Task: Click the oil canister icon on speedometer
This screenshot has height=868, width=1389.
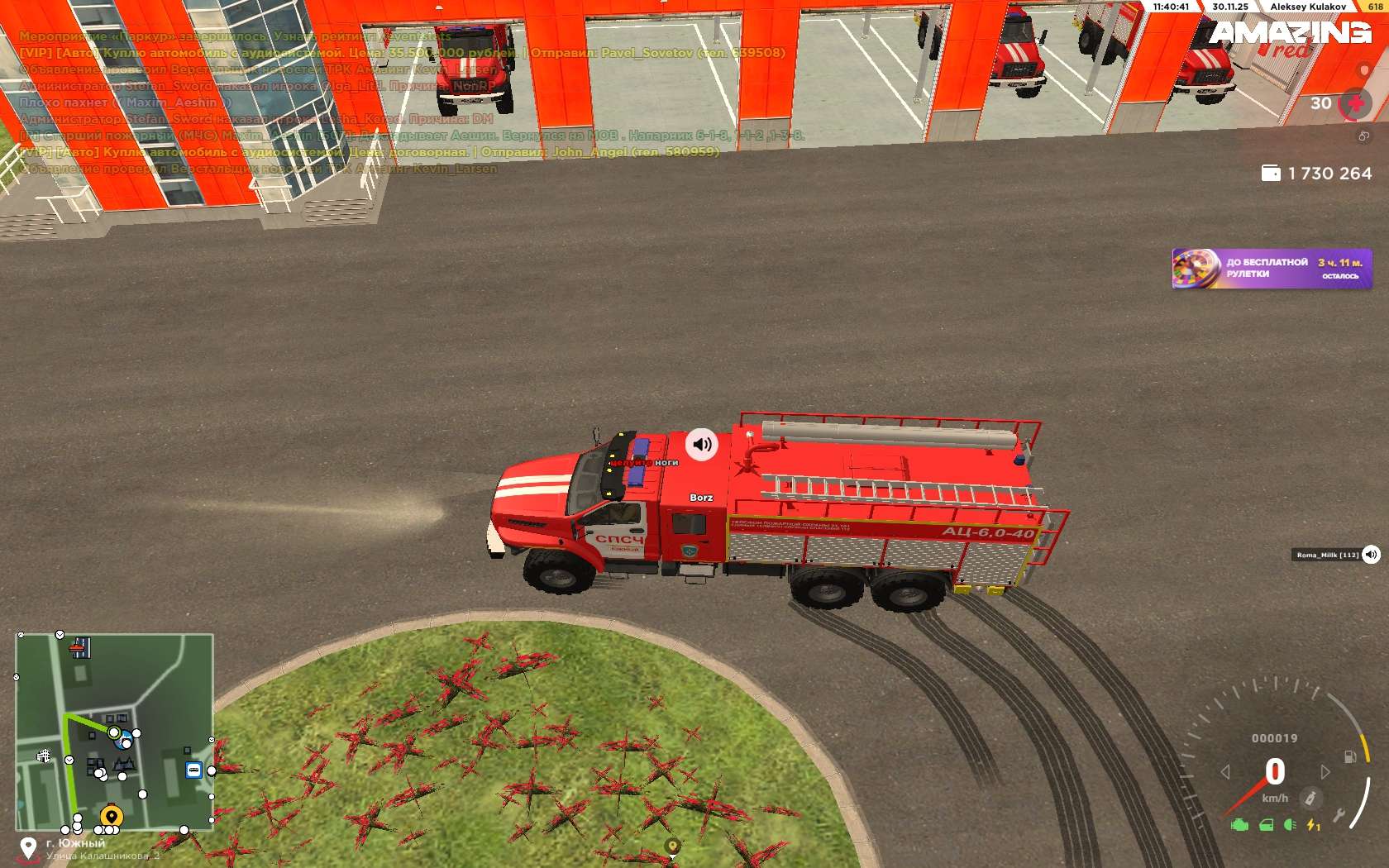Action: tap(1310, 799)
